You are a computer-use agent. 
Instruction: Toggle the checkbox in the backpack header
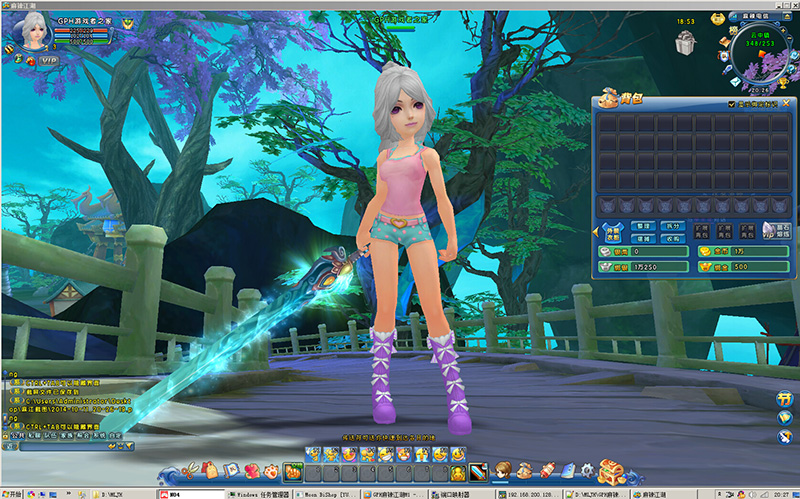[731, 103]
